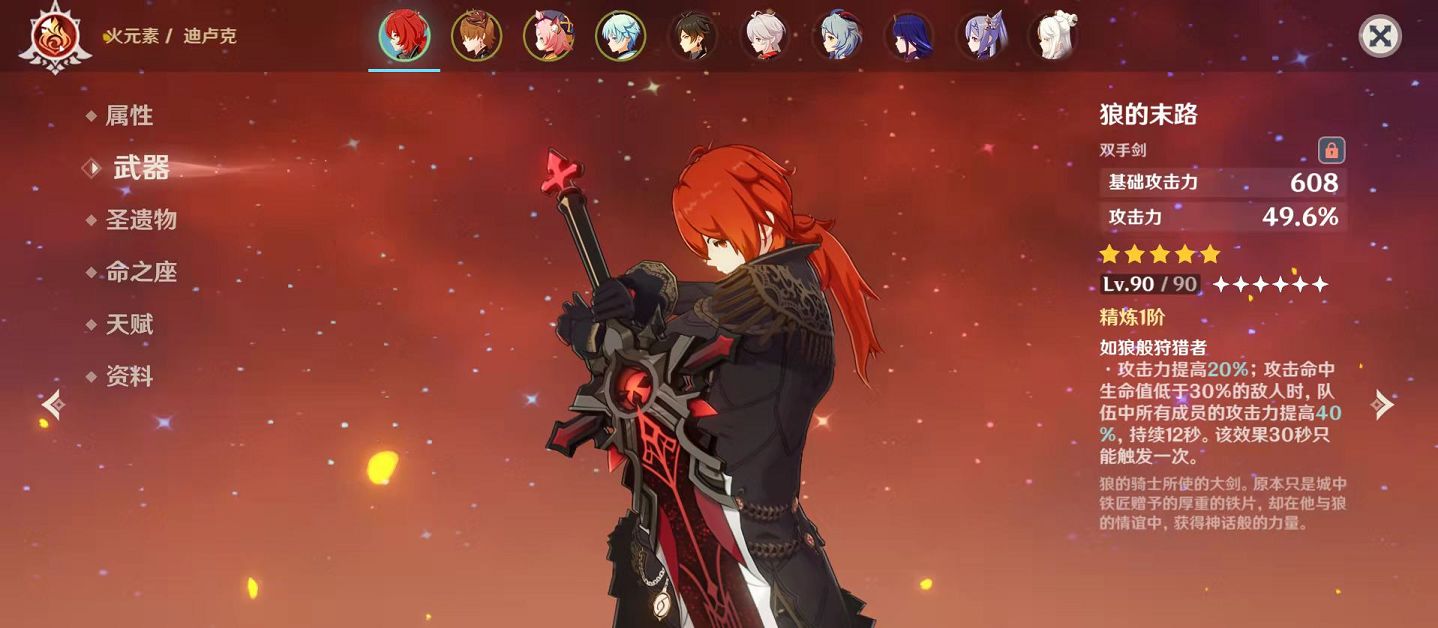This screenshot has width=1438, height=628.
Task: Go to the 圣遗物 artifacts section
Action: pos(141,220)
